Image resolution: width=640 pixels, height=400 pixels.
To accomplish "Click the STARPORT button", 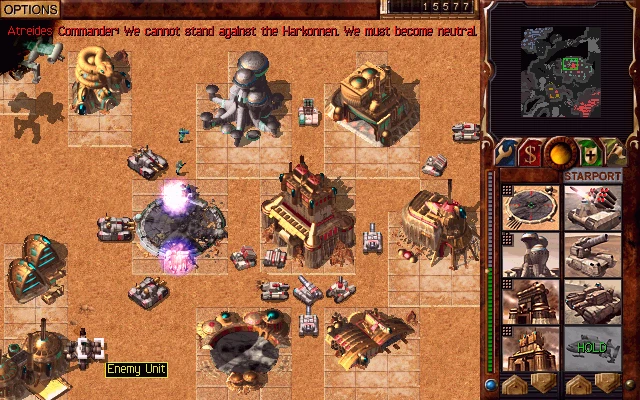I will pos(593,176).
